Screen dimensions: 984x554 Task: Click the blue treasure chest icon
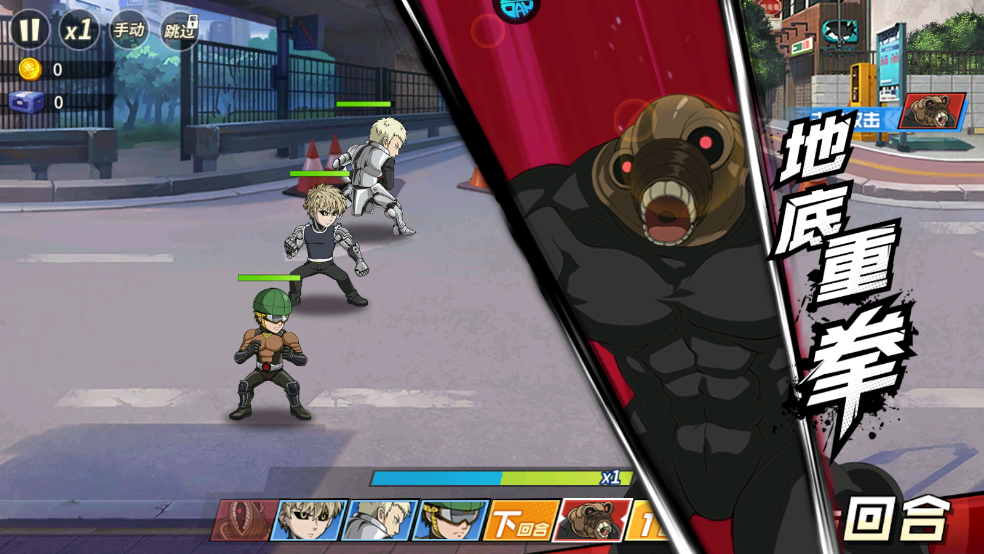pos(25,101)
